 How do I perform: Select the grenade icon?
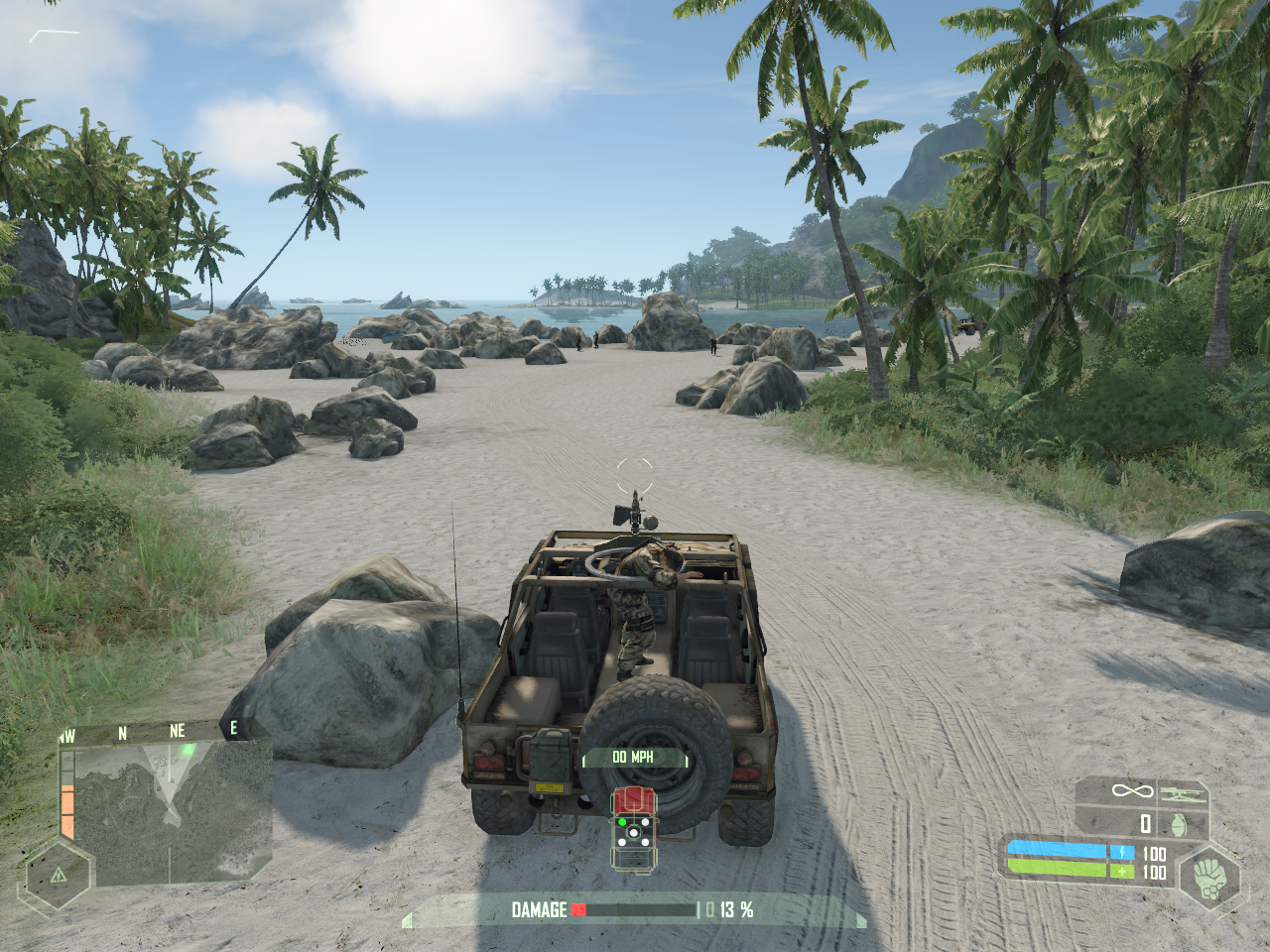[x=1179, y=823]
